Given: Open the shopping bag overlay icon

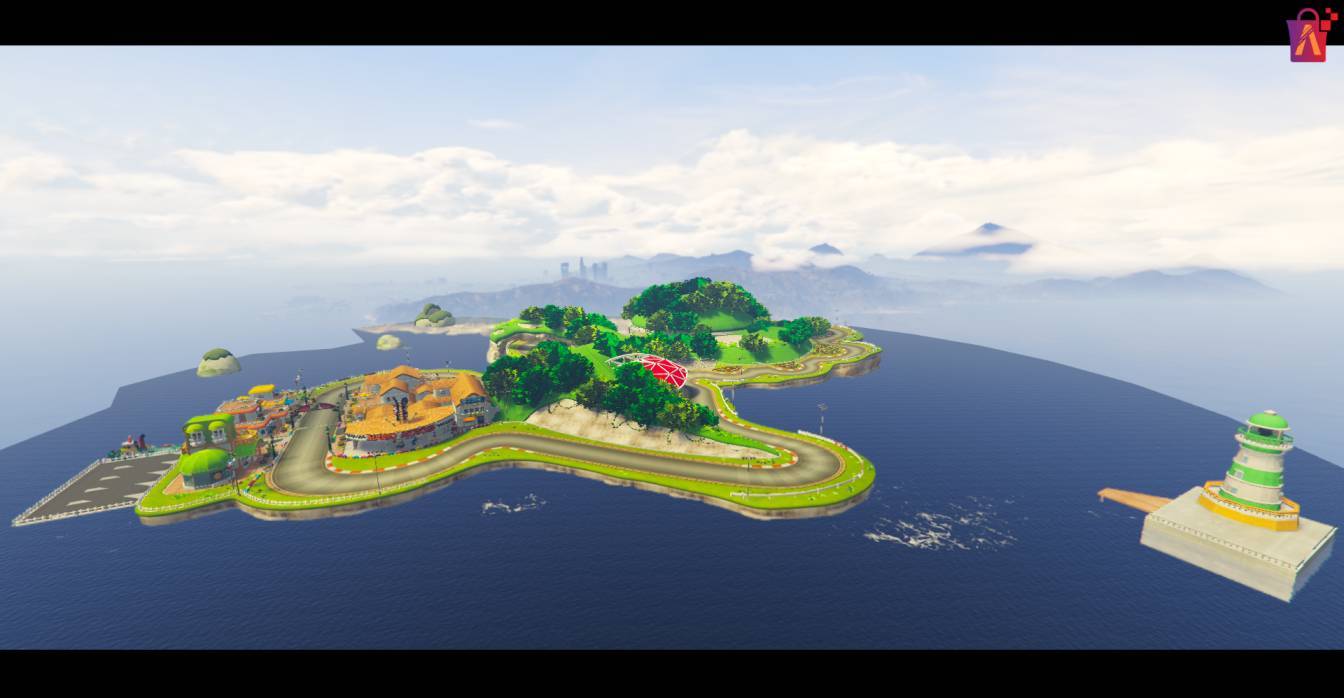Looking at the screenshot, I should click(1308, 37).
